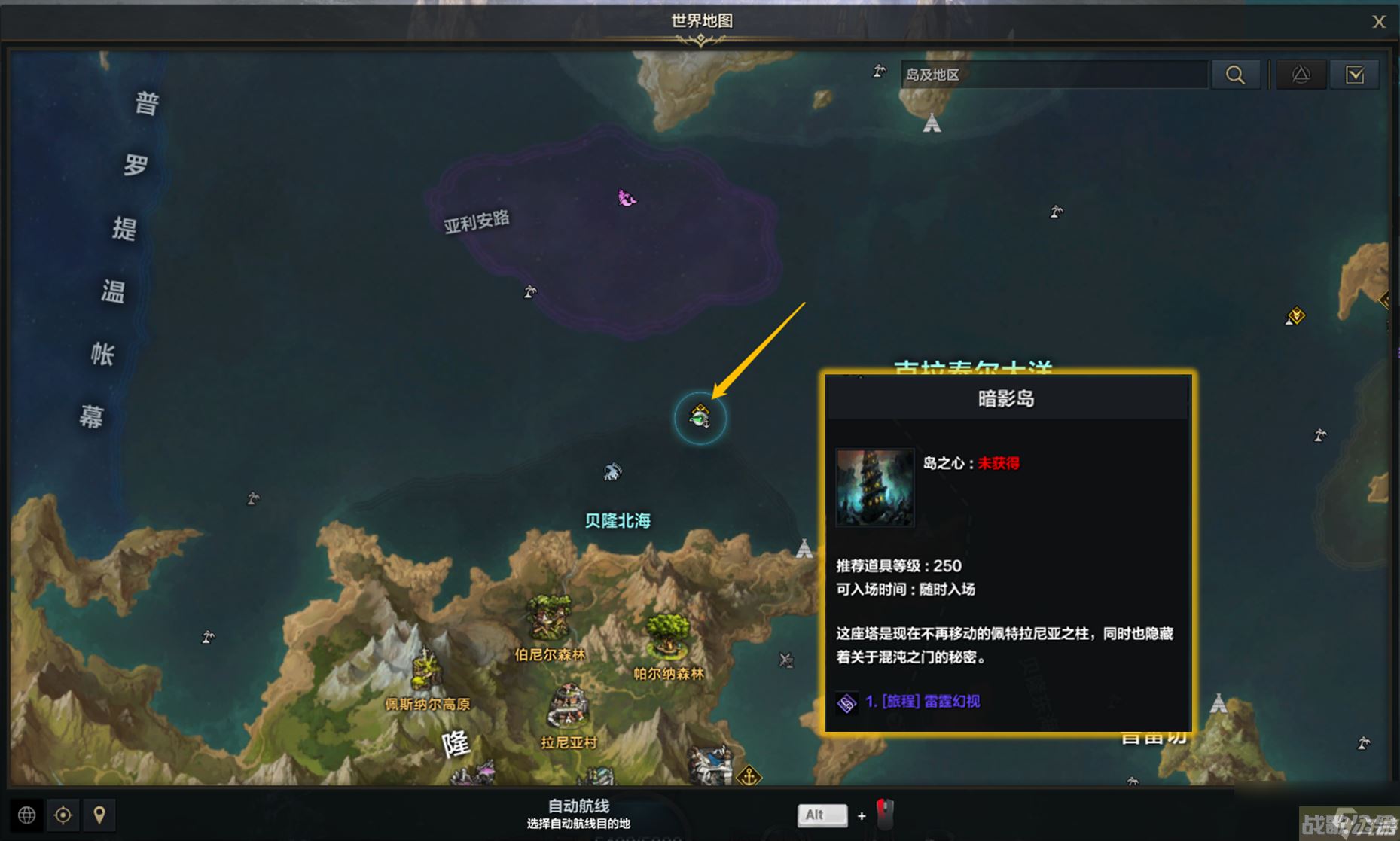Open the map filter checklist toggle
The height and width of the screenshot is (841, 1400).
pos(1355,74)
